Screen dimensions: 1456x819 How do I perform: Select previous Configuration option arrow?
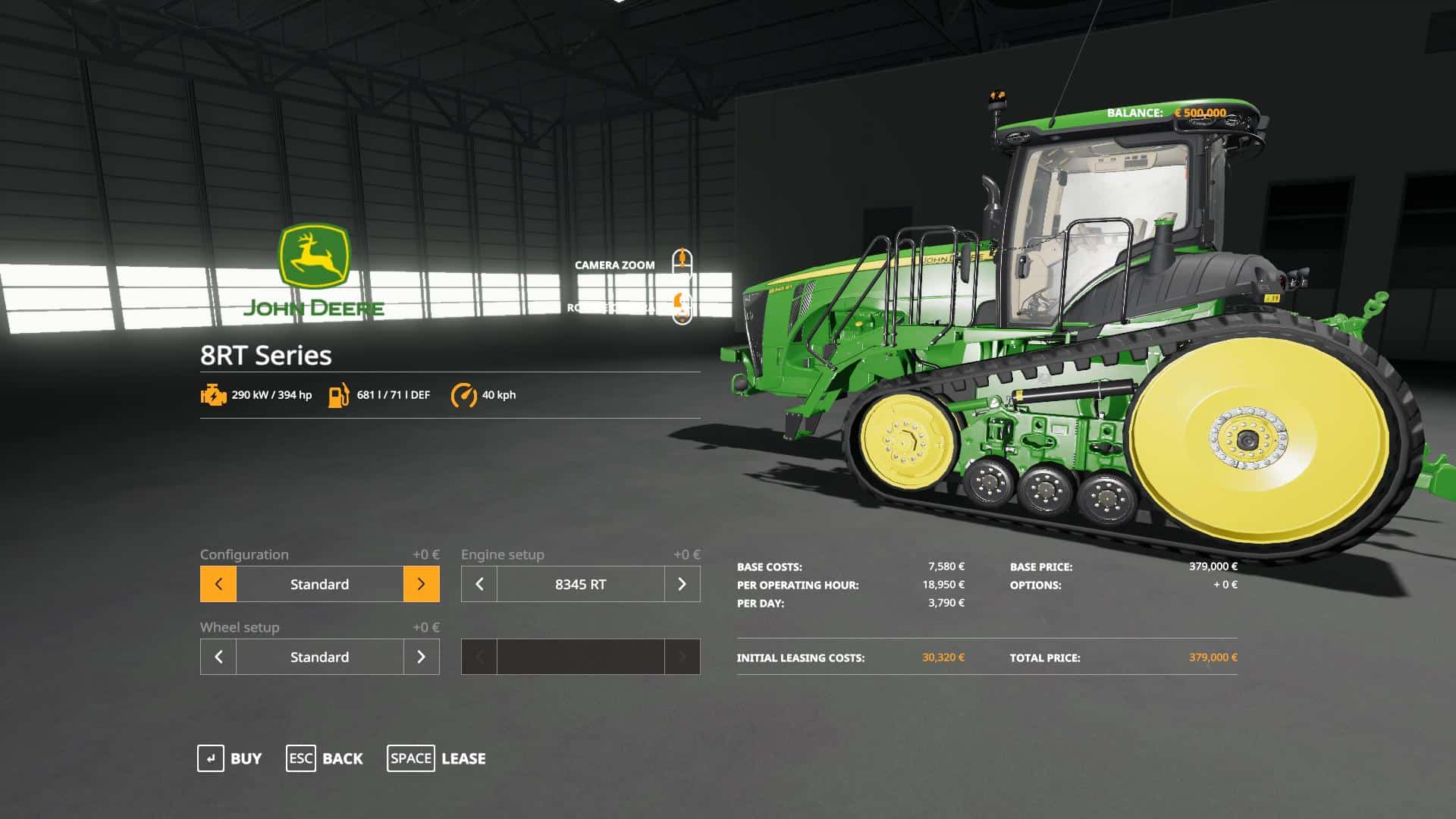coord(218,584)
